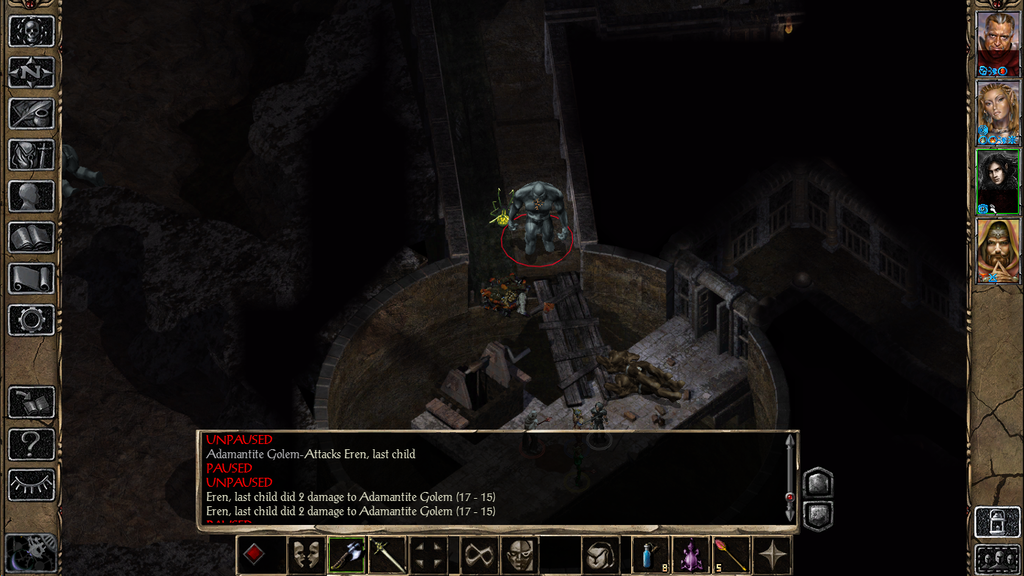Equip the axe weapon slot
Screen dimensions: 1024x576
(347, 555)
